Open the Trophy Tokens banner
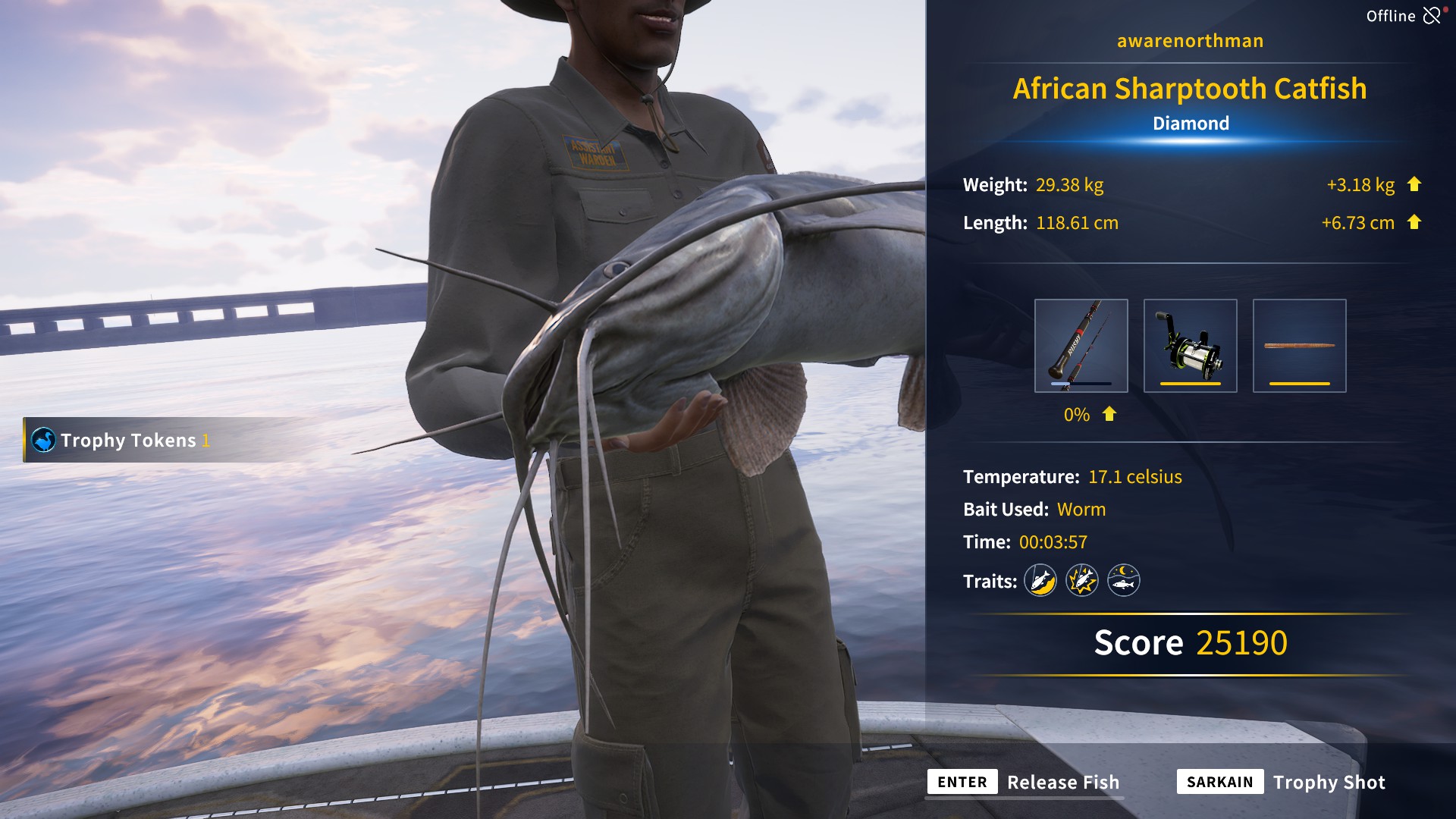This screenshot has height=819, width=1456. (121, 440)
